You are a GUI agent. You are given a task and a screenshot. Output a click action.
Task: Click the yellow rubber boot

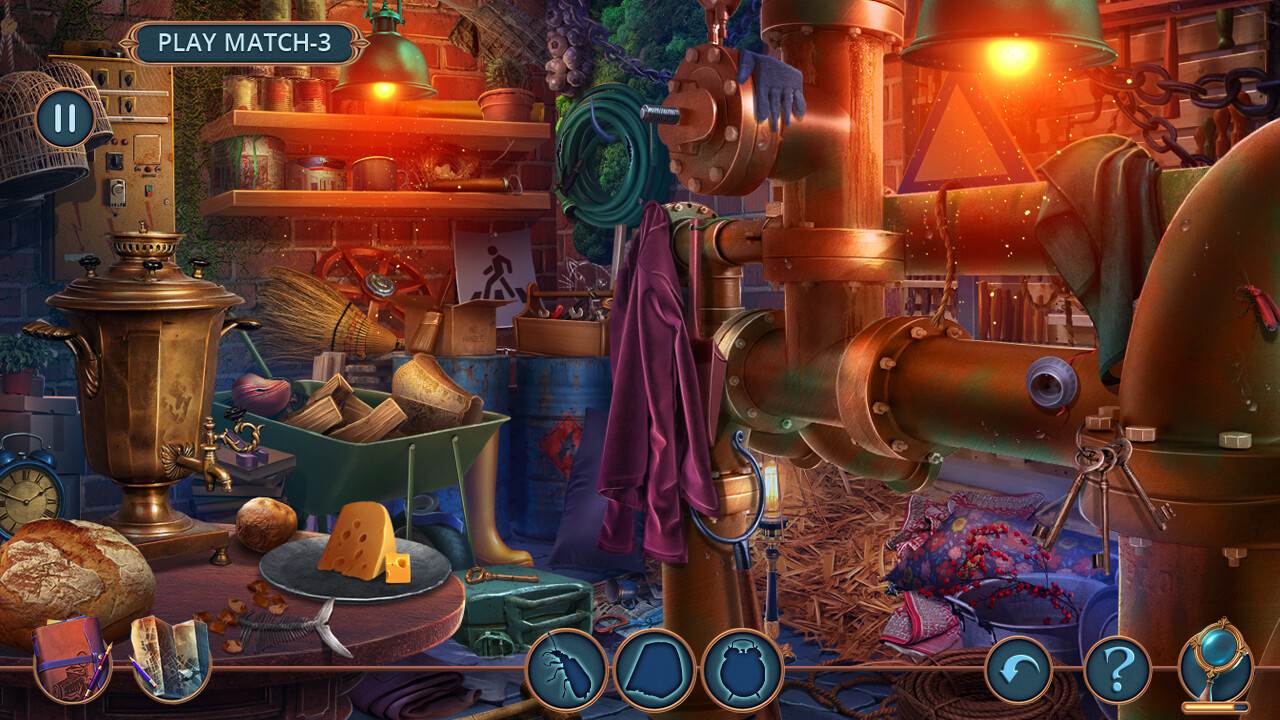(x=497, y=535)
